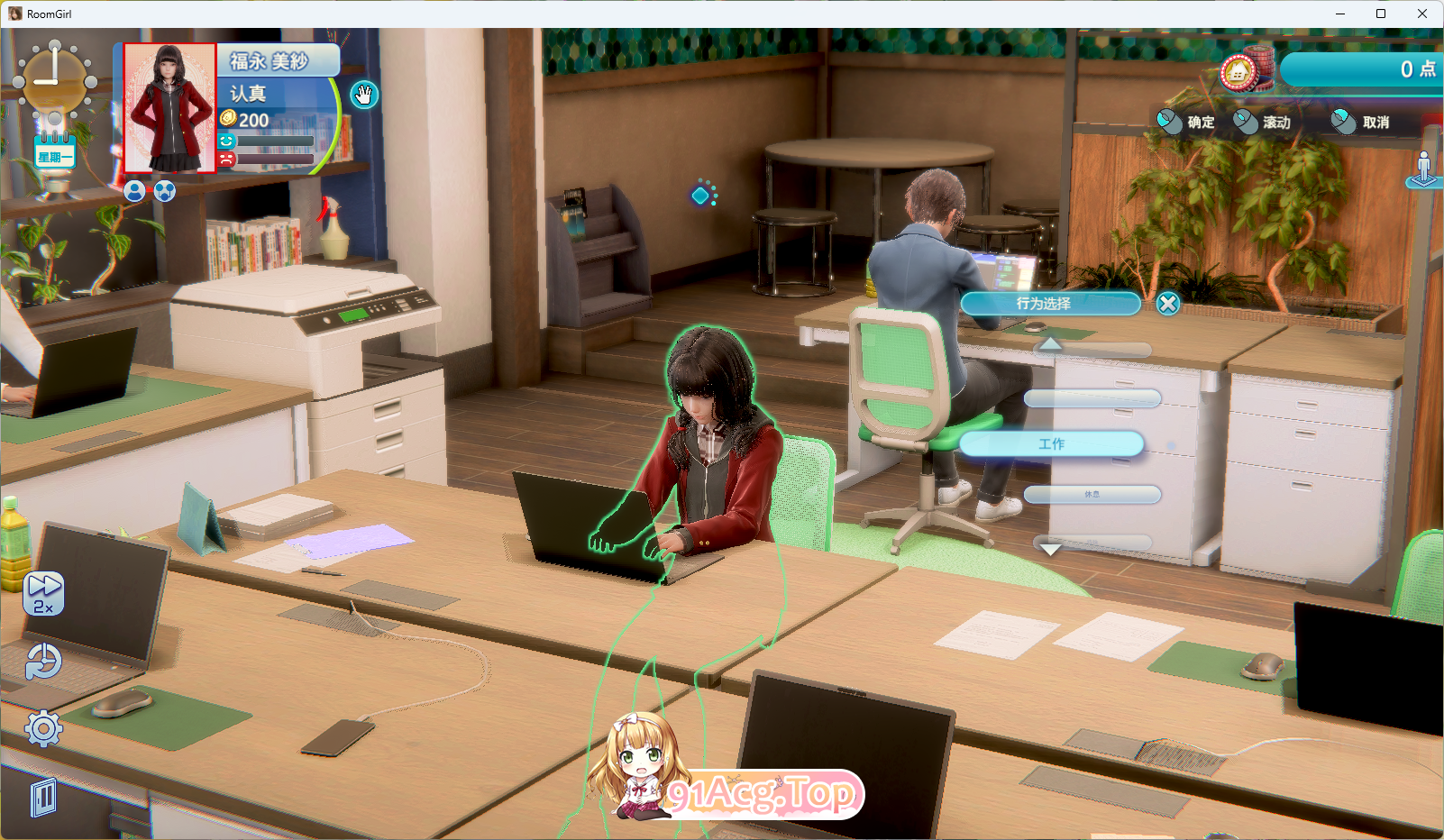Open the relationships network icon below portrait
Viewport: 1444px width, 840px height.
[x=166, y=191]
